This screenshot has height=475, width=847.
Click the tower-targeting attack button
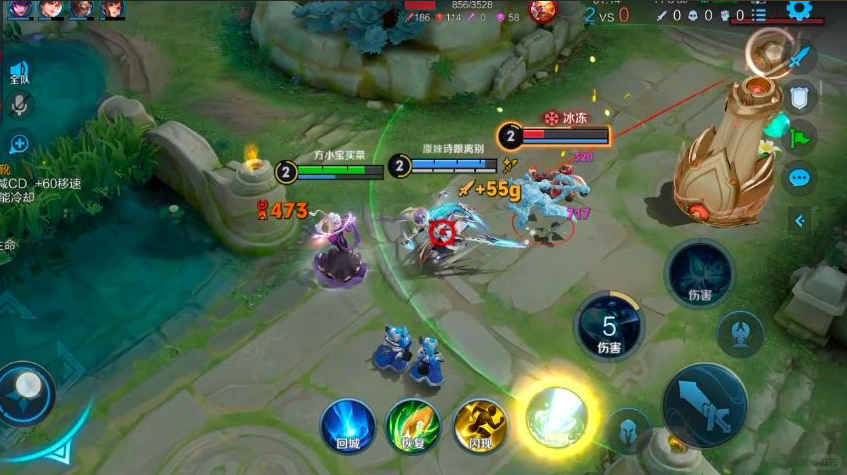[x=741, y=333]
